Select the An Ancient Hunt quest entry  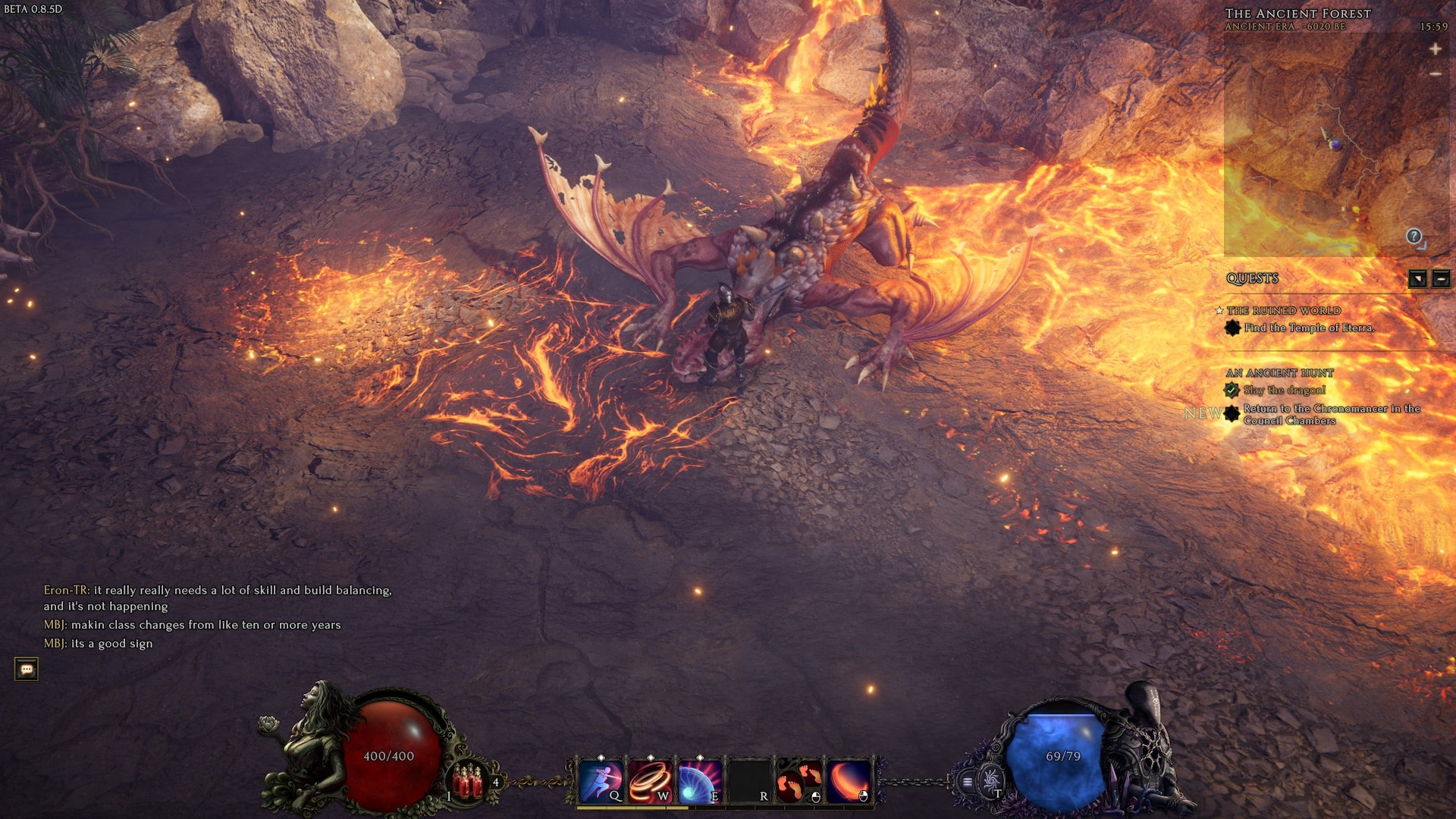pos(1280,372)
